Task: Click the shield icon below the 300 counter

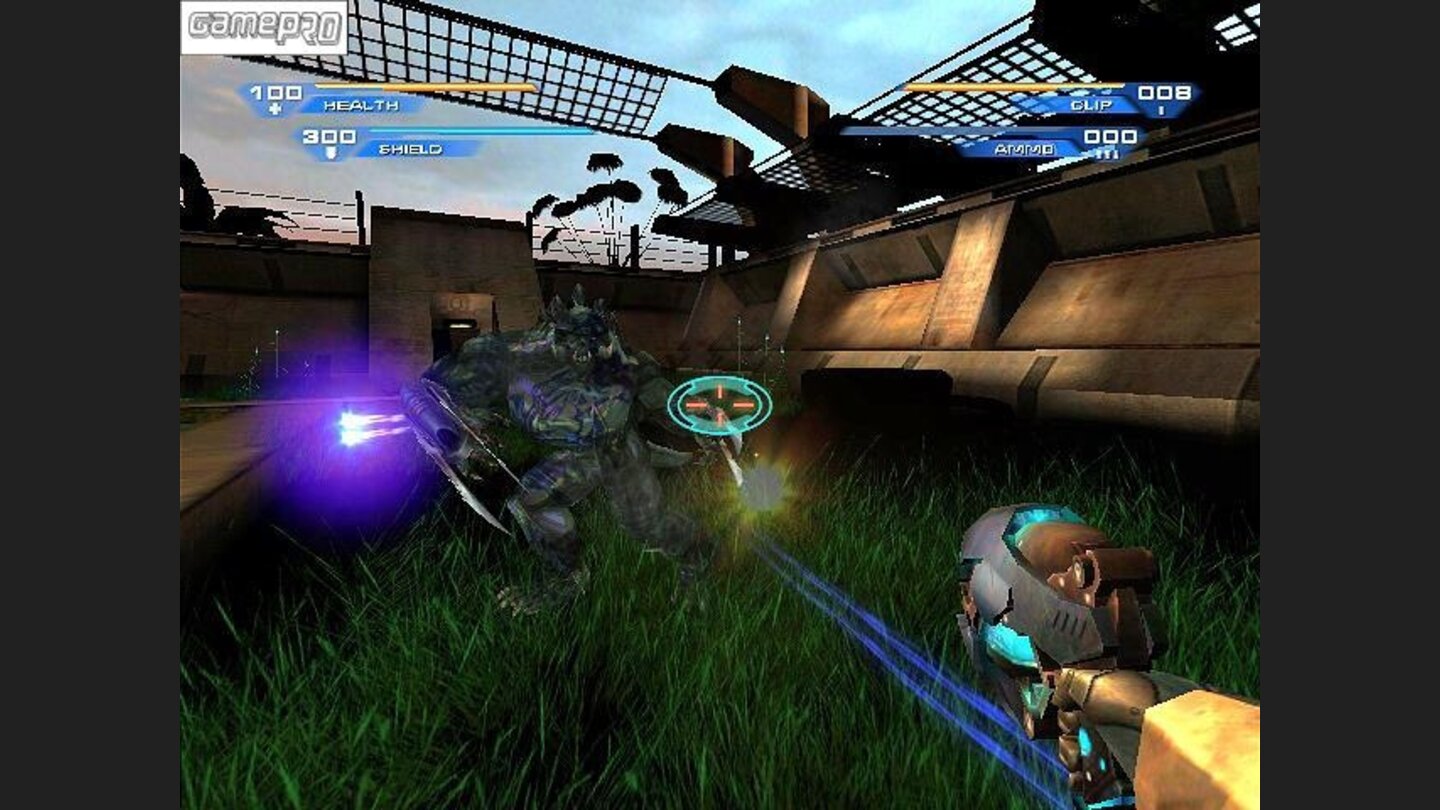Action: click(x=330, y=151)
